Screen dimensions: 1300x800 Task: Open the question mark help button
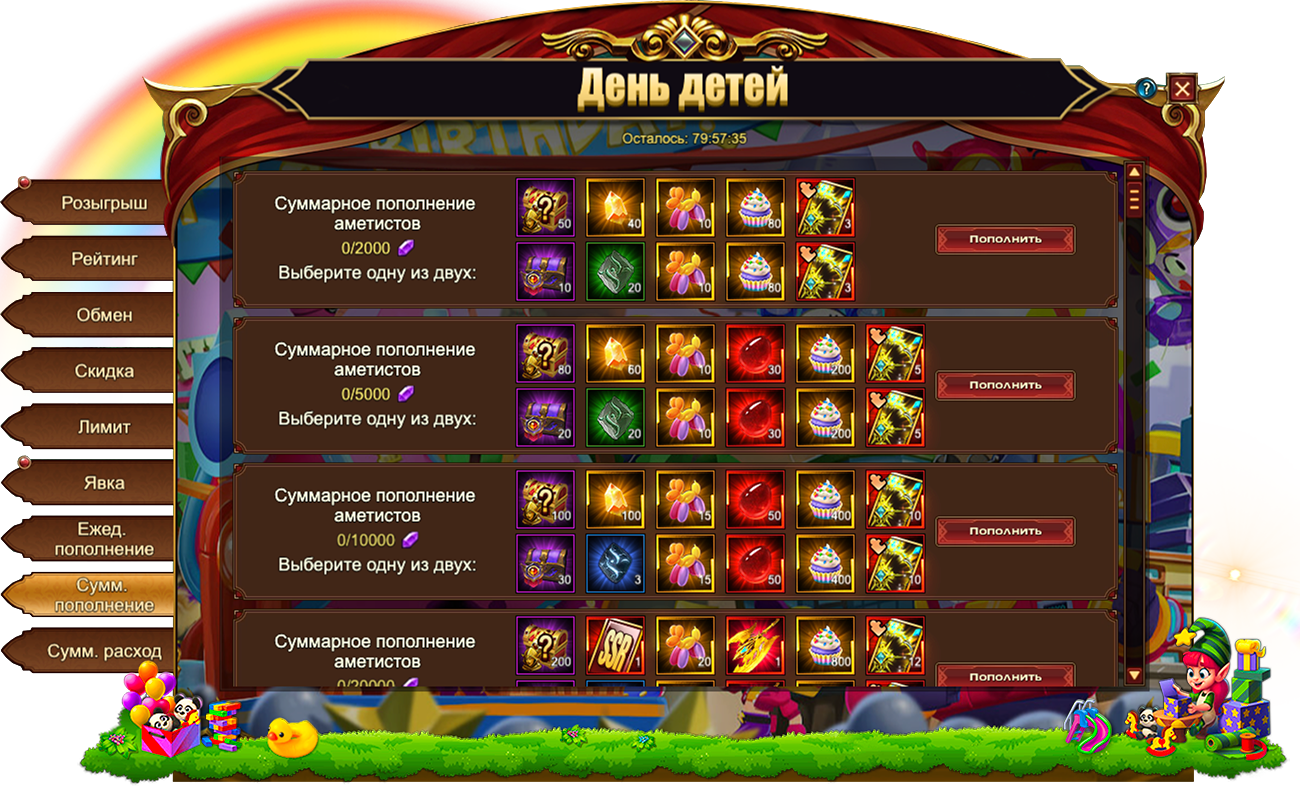(x=1146, y=89)
